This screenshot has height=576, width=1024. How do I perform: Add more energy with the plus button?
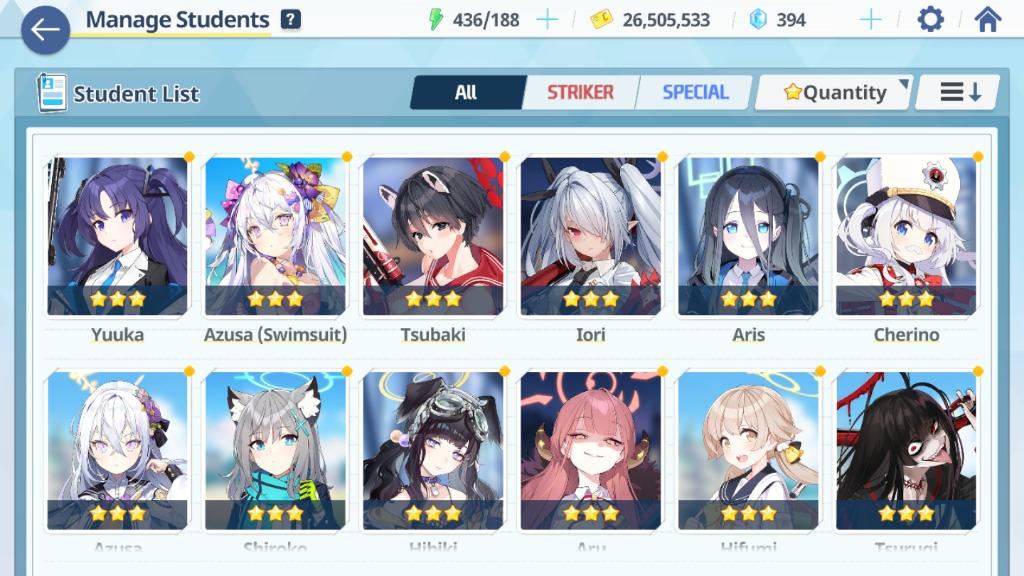point(547,19)
